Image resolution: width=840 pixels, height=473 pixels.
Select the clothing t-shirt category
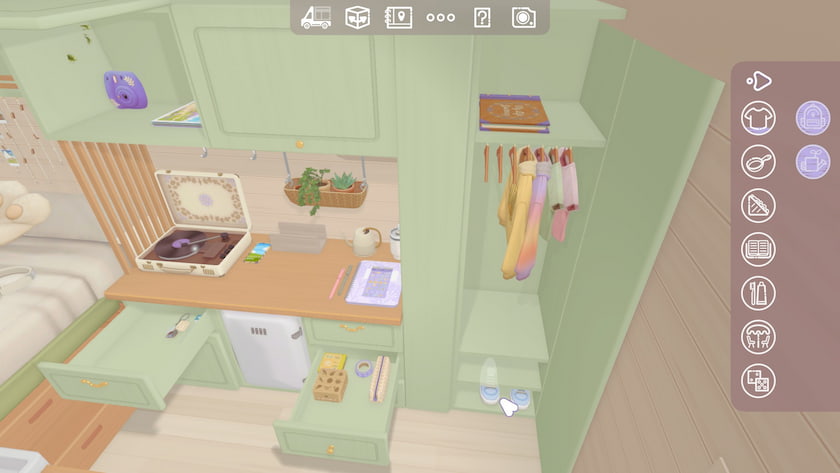pyautogui.click(x=758, y=118)
